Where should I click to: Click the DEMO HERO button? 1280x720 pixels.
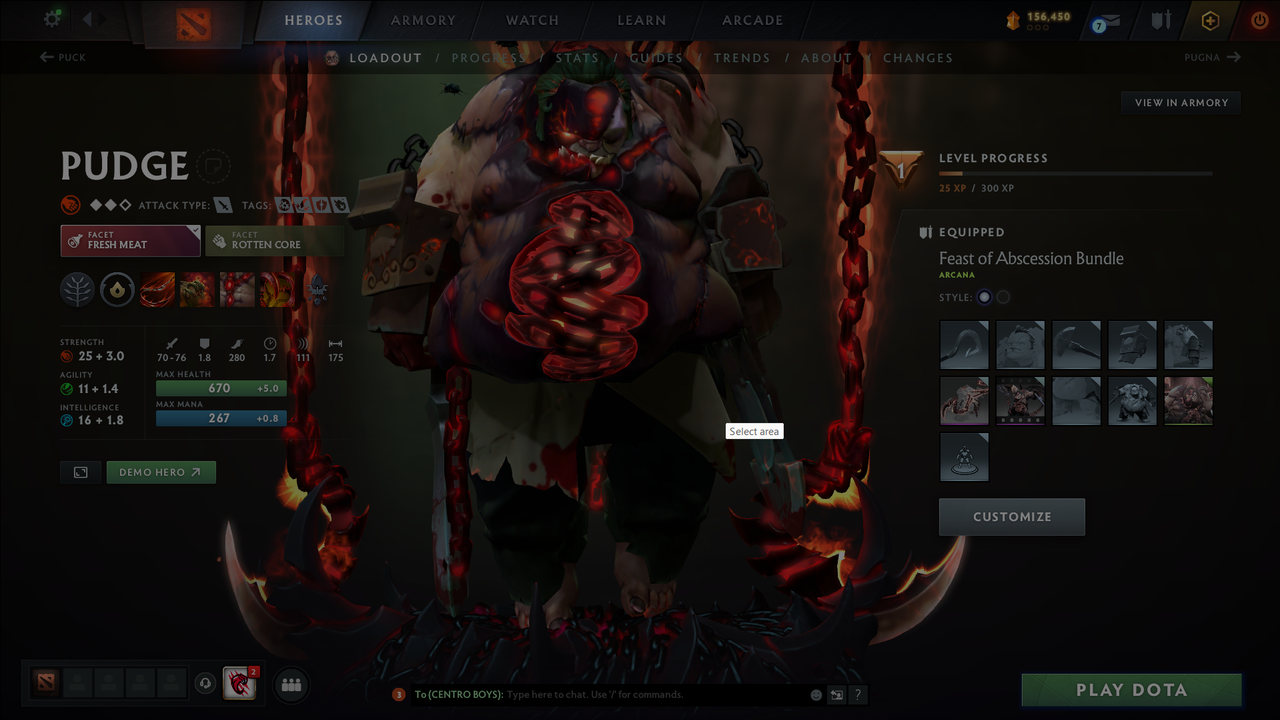[x=161, y=471]
